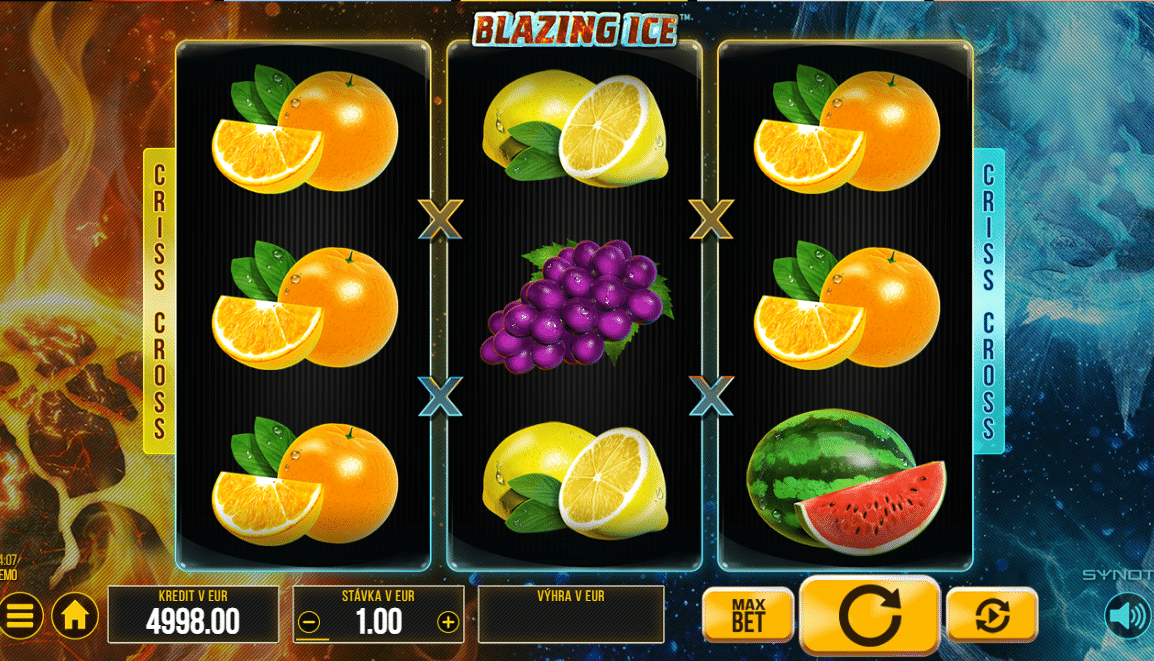Screen dimensions: 1154x661
Task: Decrease the bet with the minus button
Action: pyautogui.click(x=309, y=623)
